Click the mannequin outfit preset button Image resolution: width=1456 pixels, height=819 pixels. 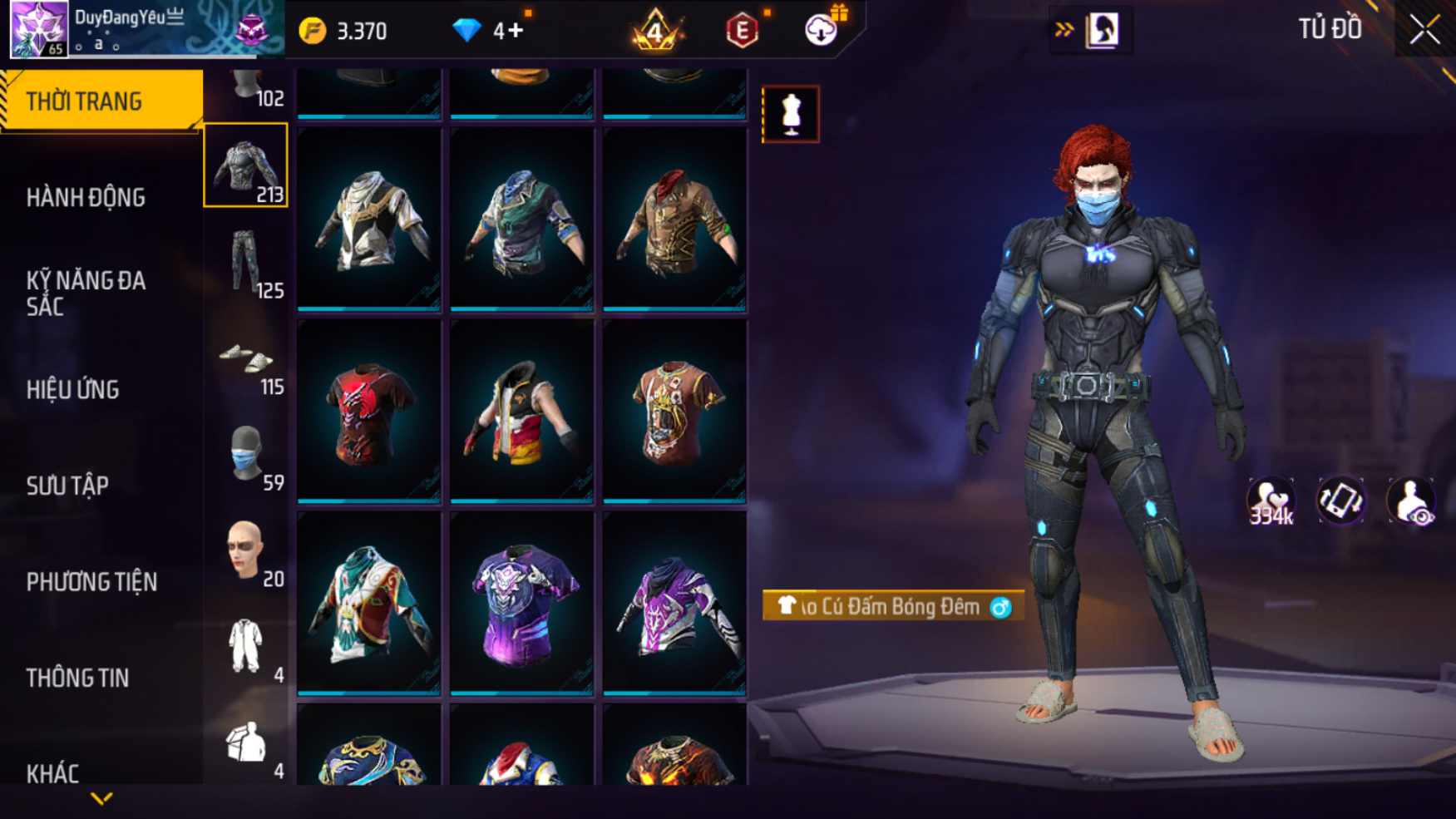tap(790, 114)
